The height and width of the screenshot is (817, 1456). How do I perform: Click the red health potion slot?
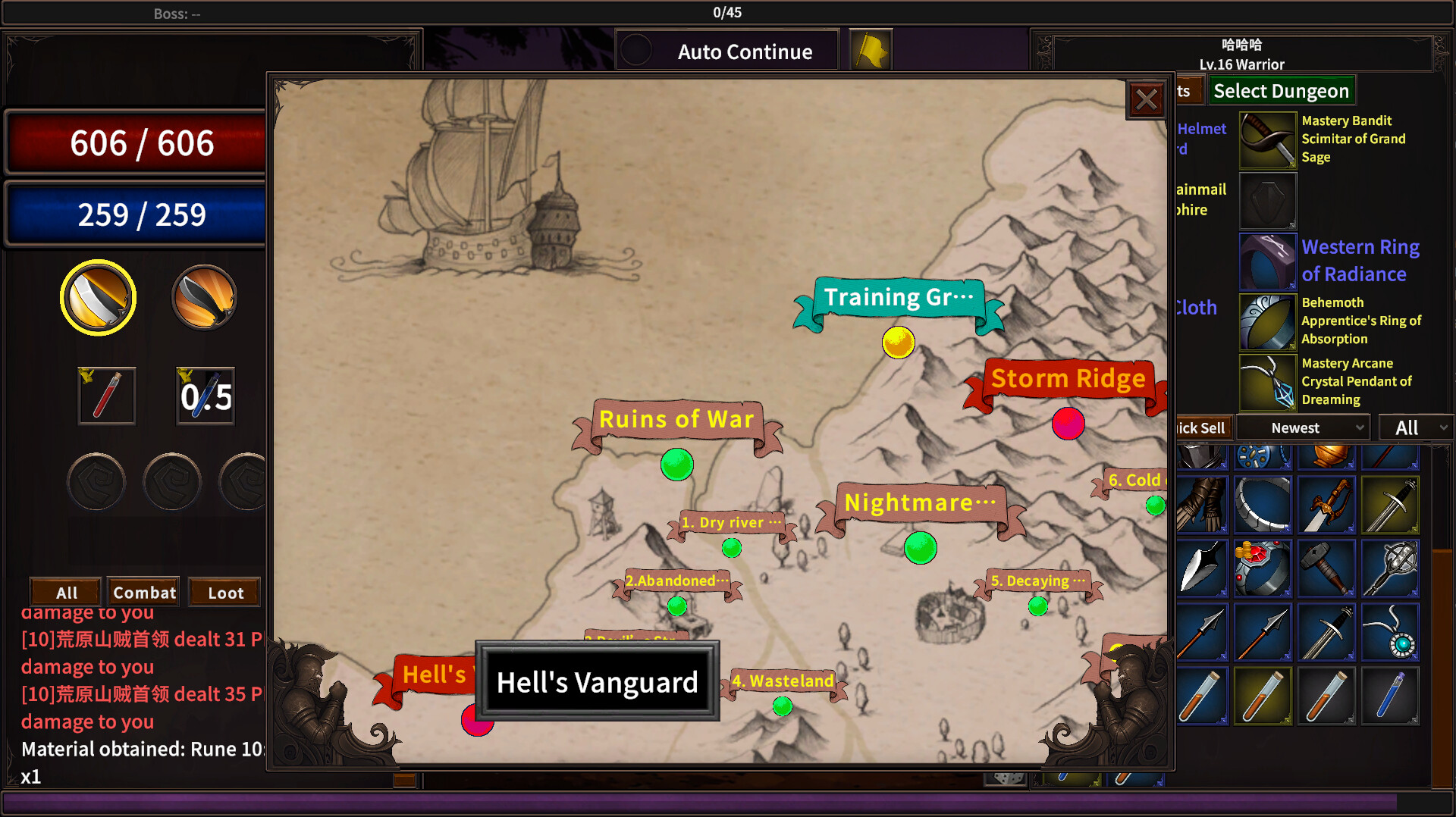[x=106, y=395]
